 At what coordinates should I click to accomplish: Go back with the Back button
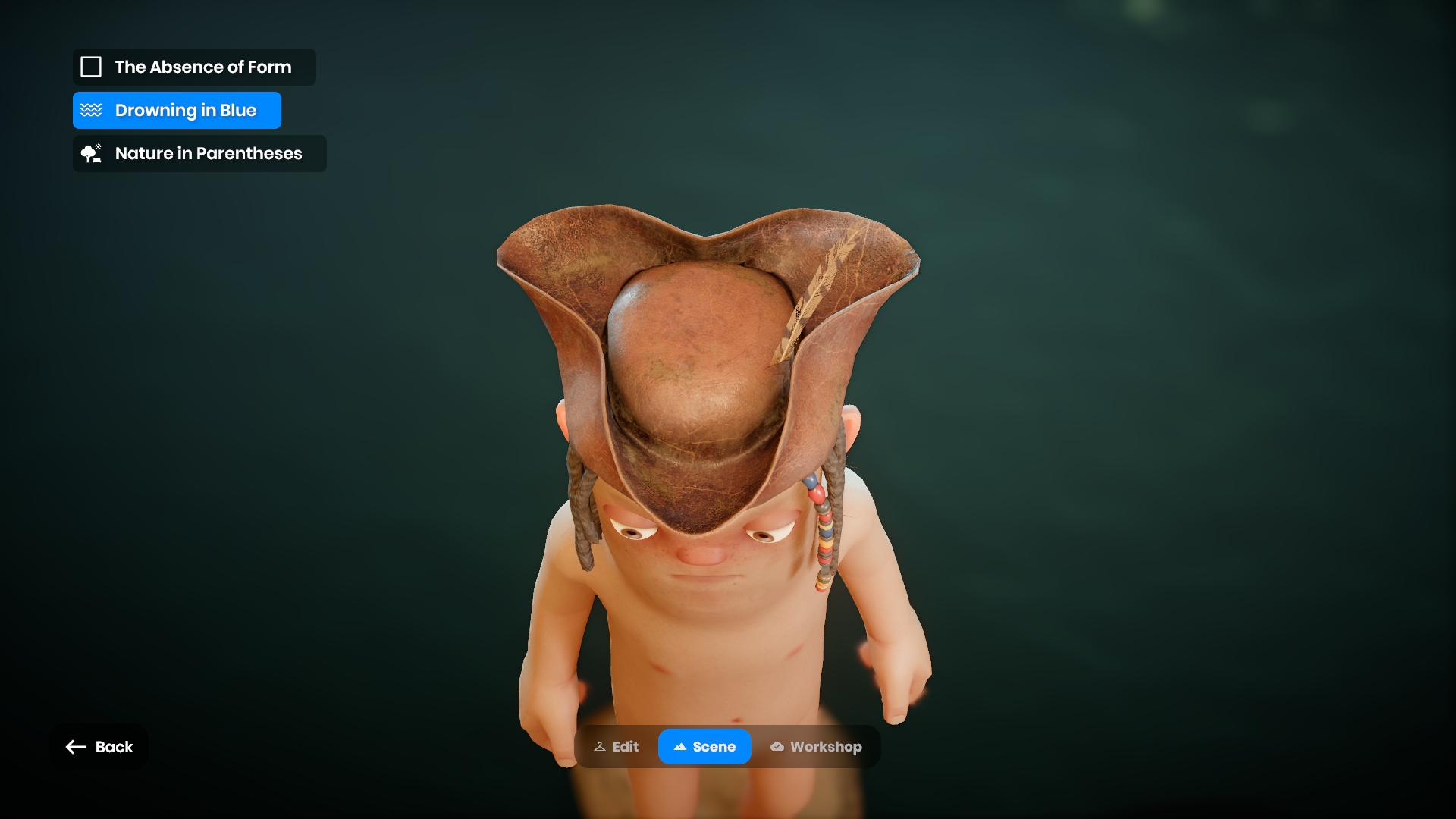(x=99, y=747)
